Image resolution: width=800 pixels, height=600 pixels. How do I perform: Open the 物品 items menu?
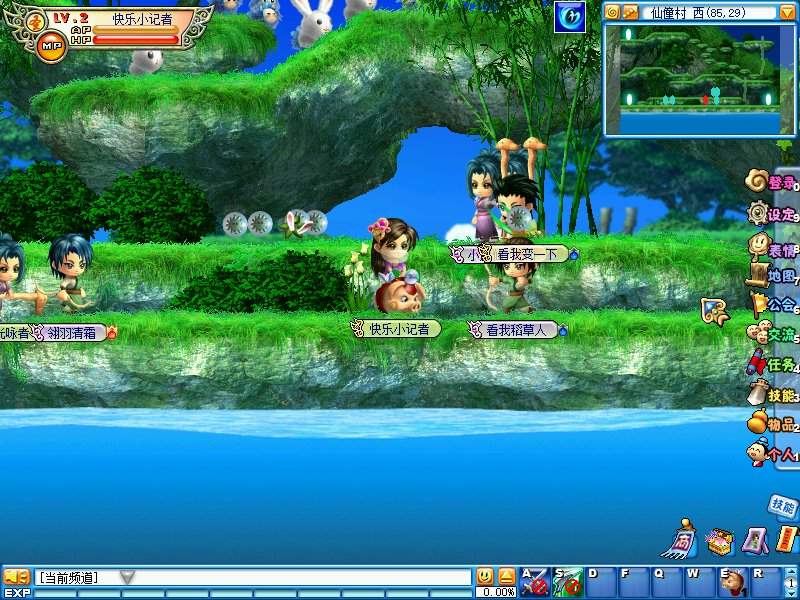(x=774, y=425)
